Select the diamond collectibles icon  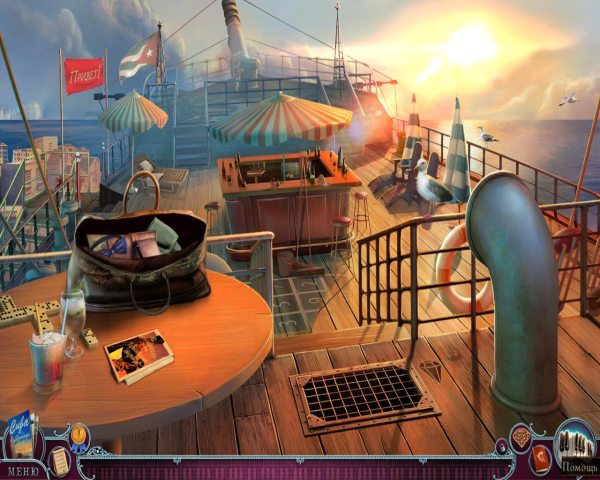click(x=521, y=436)
